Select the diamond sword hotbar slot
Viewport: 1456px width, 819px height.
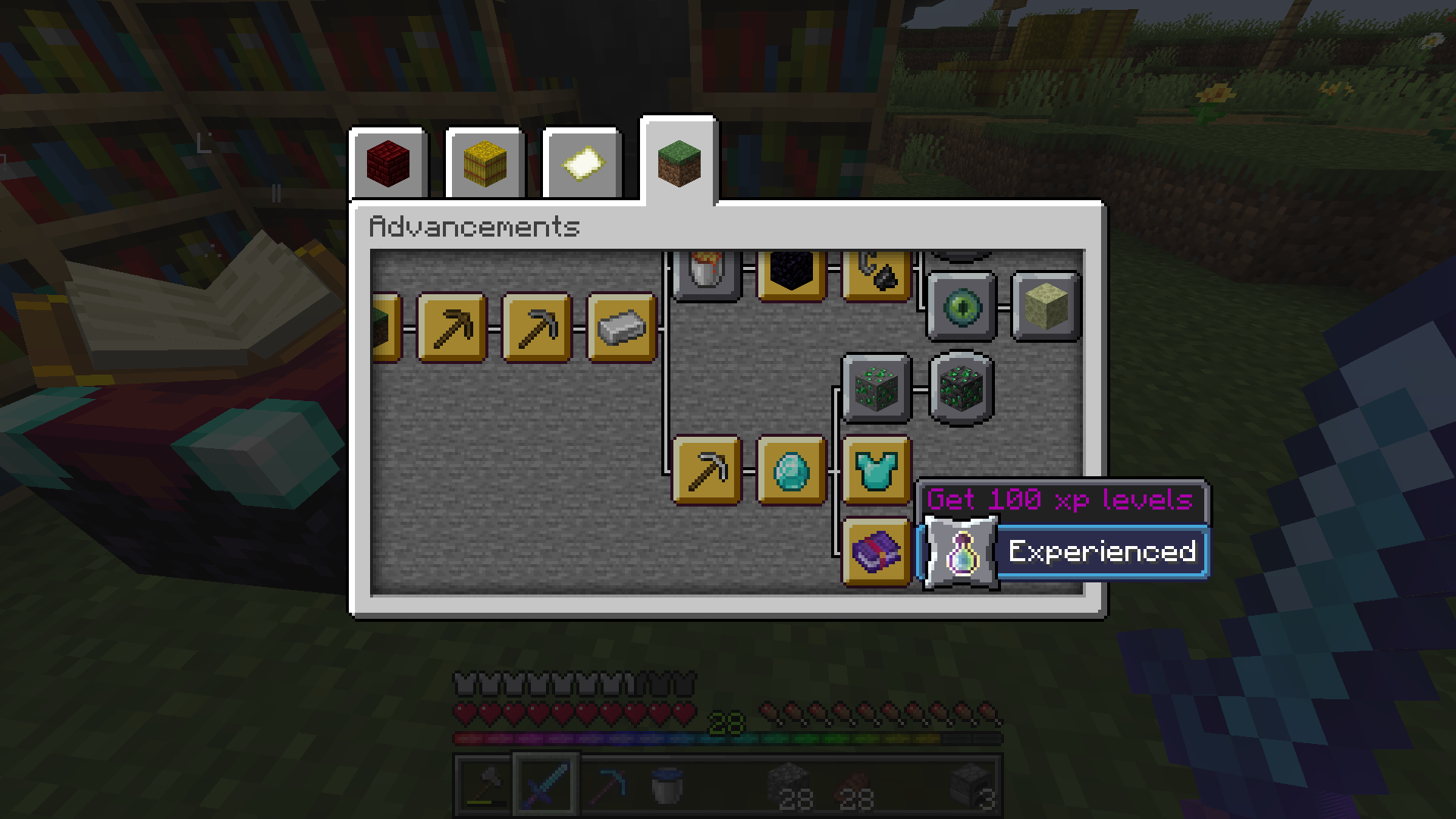click(546, 785)
